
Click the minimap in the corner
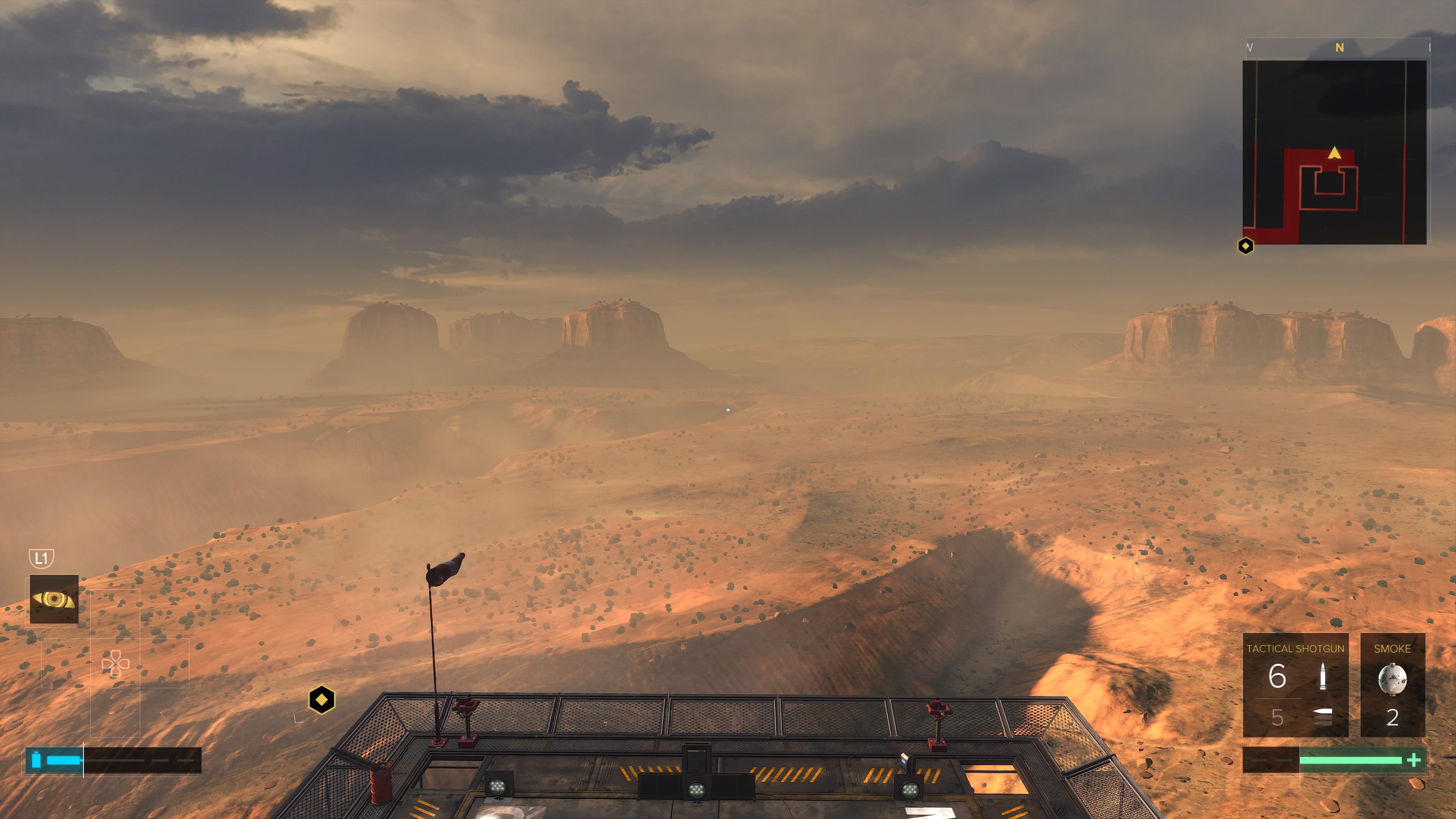1334,152
